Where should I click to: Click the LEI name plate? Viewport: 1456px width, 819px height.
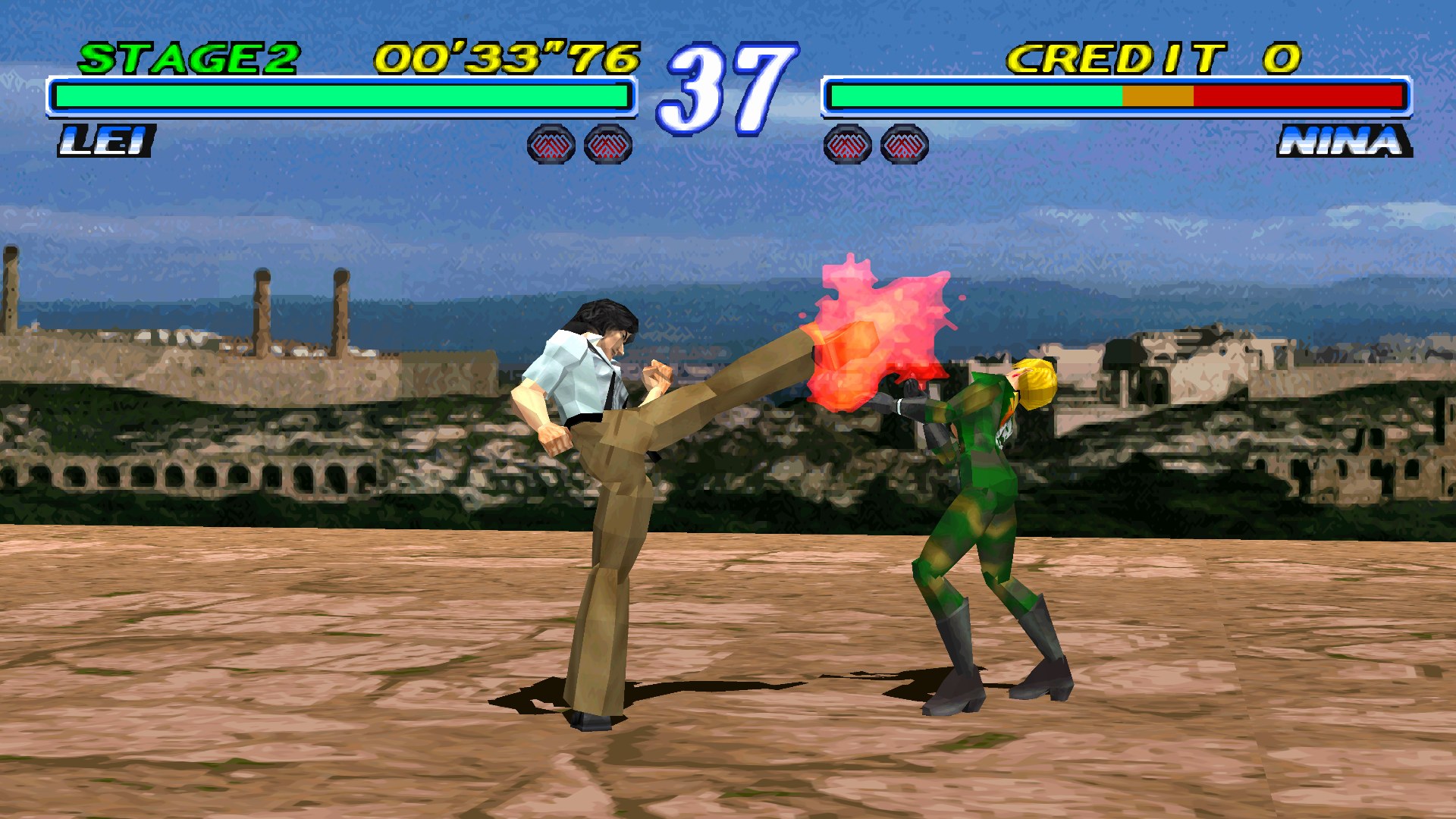pos(106,140)
